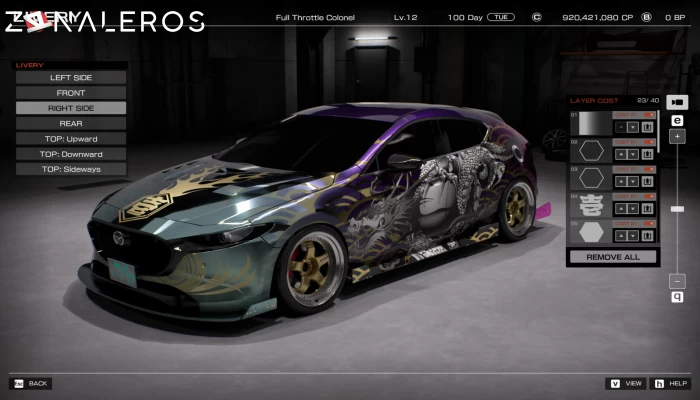Move layer 04 down with arrow
Screen dimensions: 700x400
pos(634,209)
